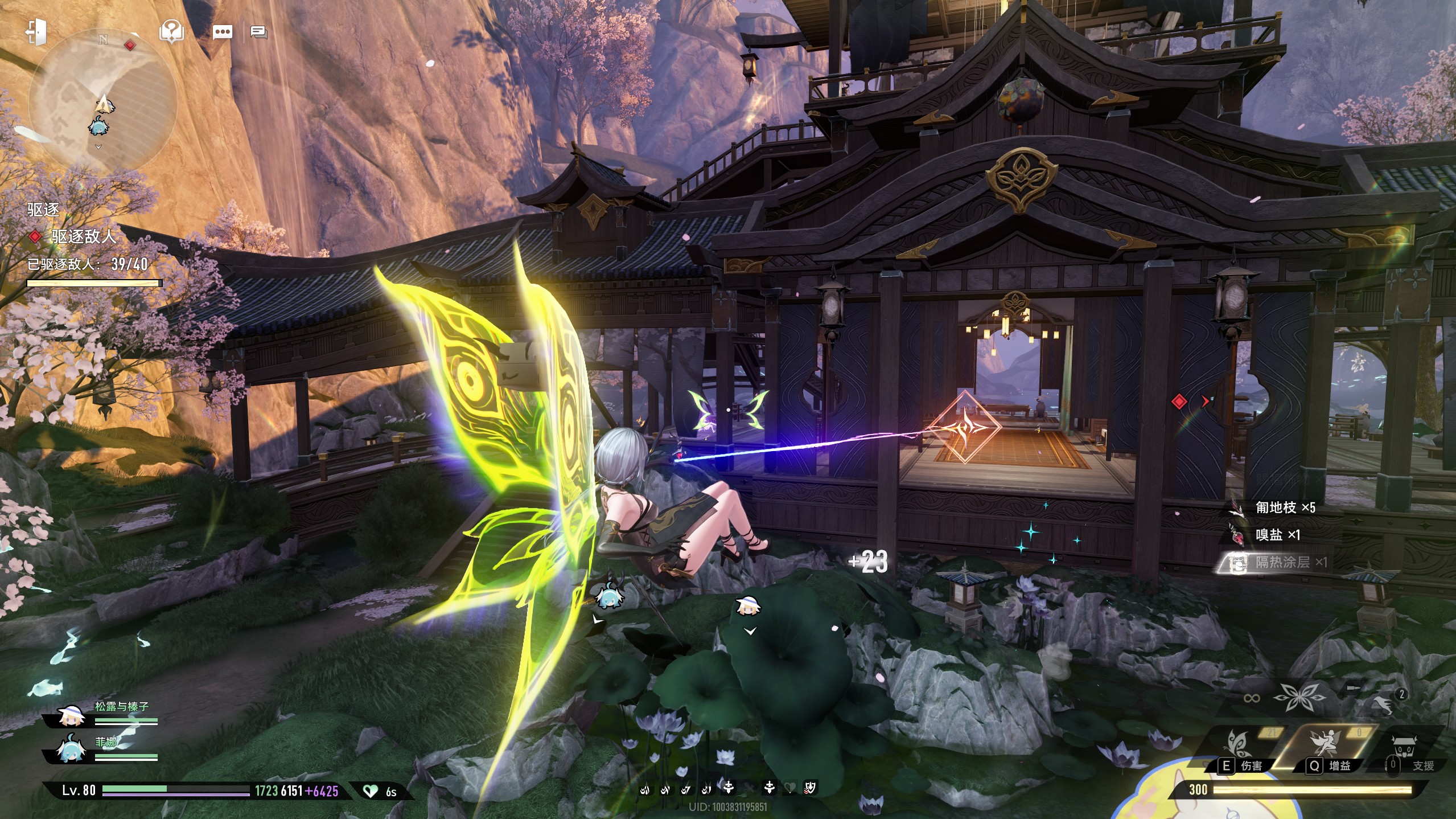The image size is (1456, 819).
Task: Click the broken heart revive timer icon
Action: 371,791
